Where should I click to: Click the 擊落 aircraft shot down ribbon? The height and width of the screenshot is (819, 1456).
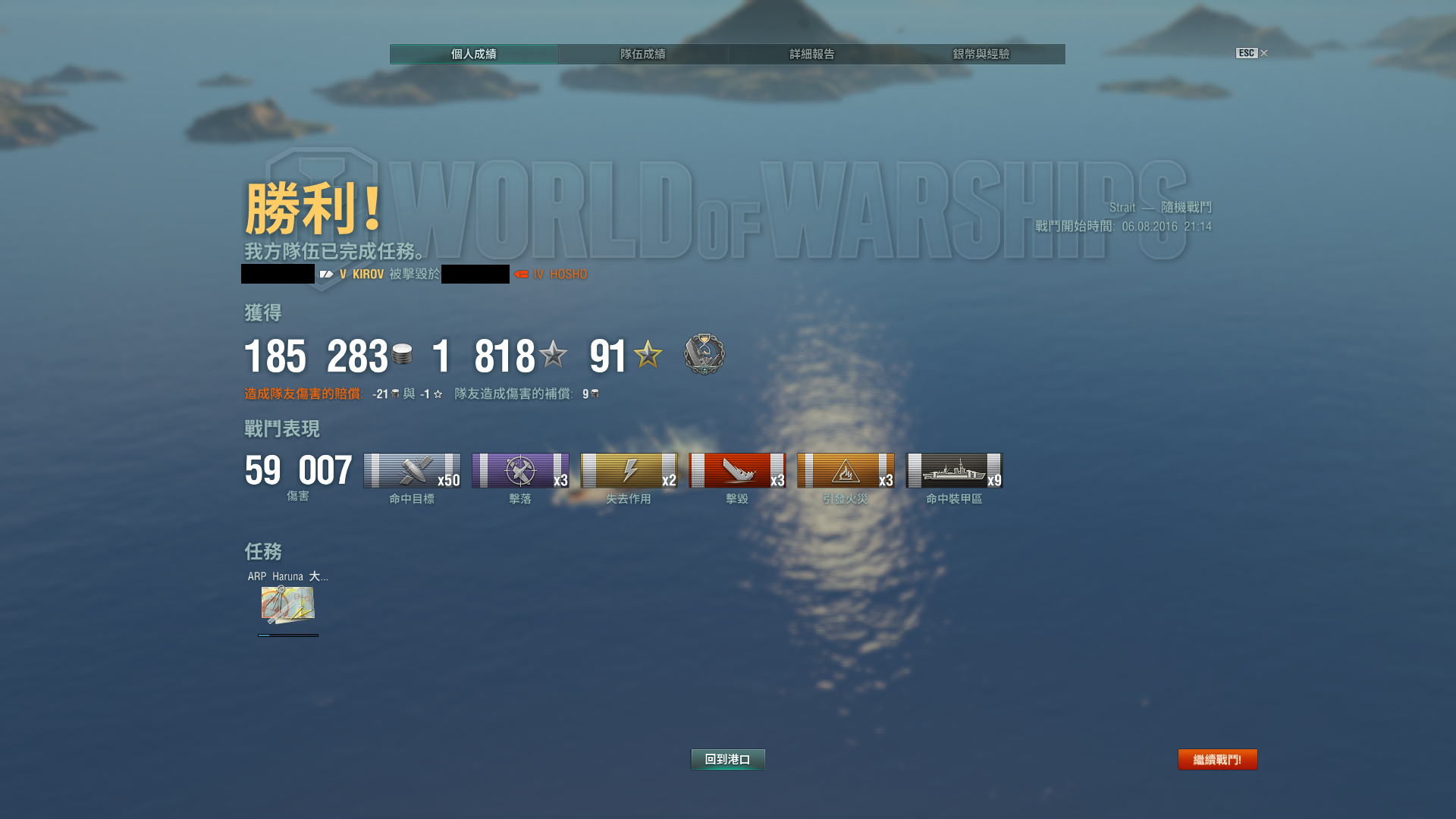[520, 471]
